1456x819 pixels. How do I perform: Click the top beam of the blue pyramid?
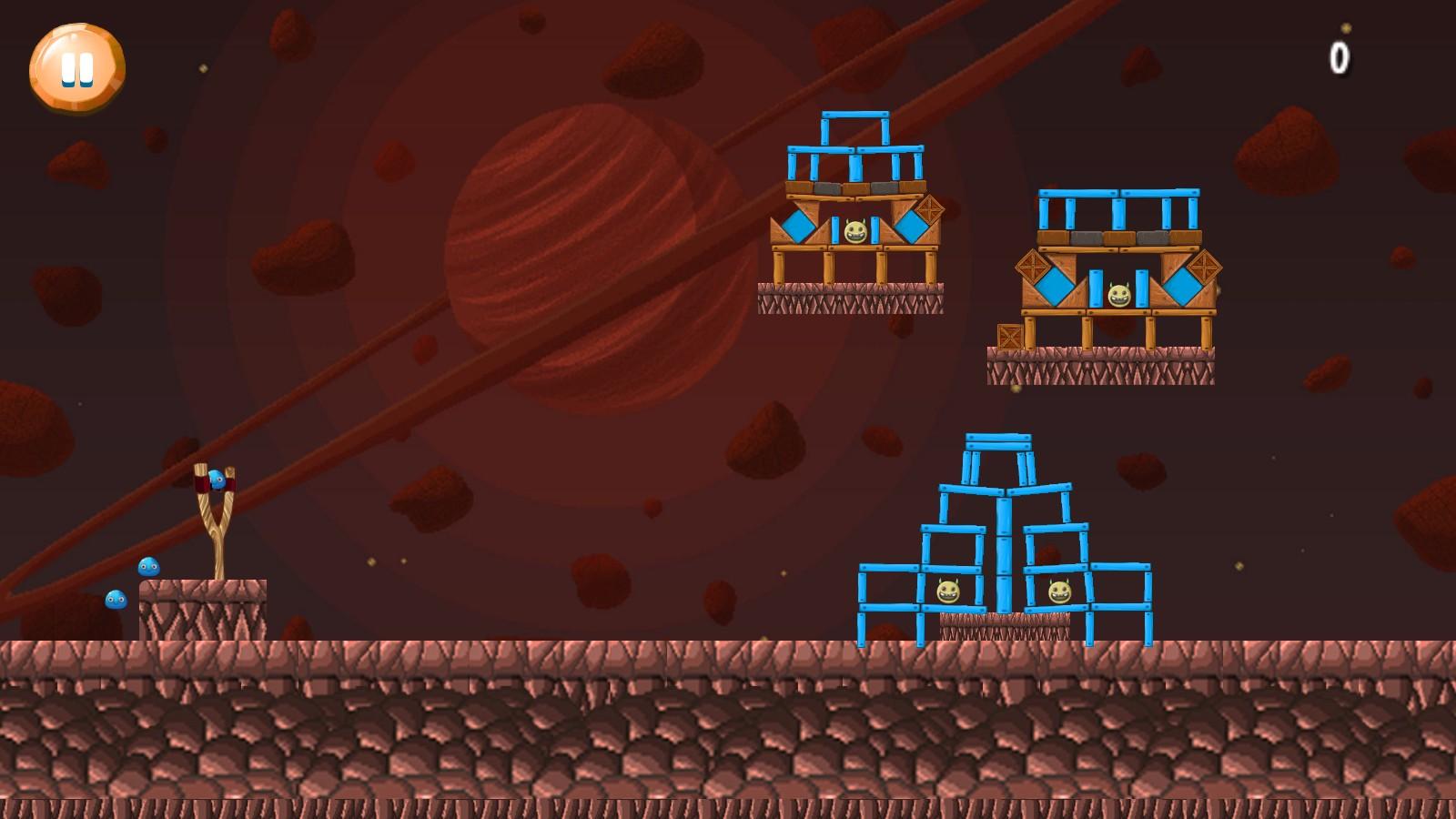(1001, 441)
